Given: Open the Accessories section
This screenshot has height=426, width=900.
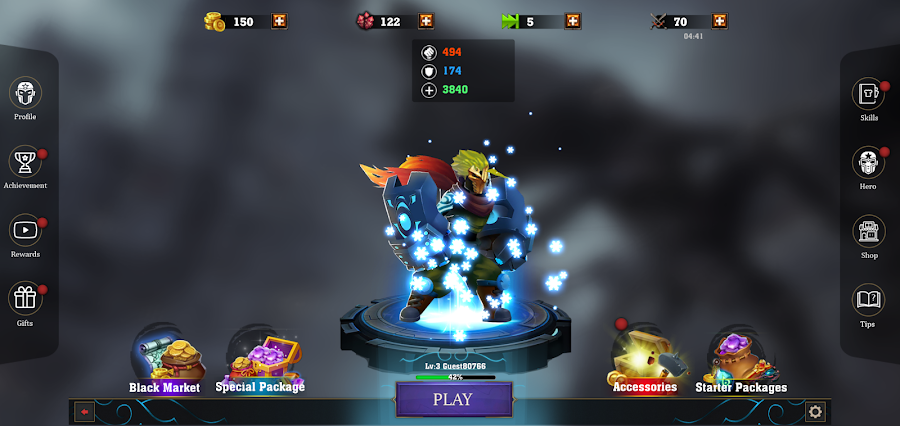Looking at the screenshot, I should point(644,362).
